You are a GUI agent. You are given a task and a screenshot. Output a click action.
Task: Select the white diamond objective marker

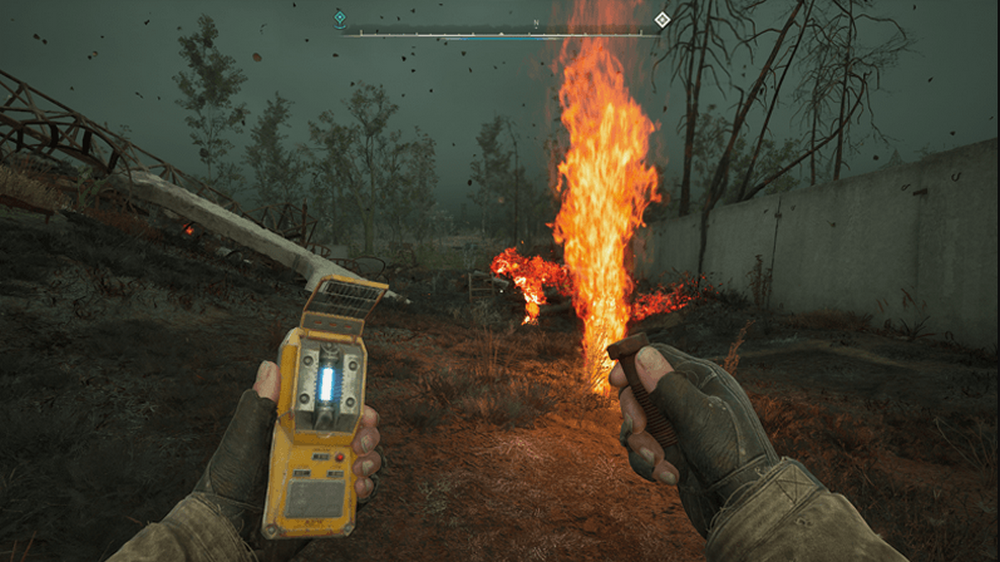point(661,19)
